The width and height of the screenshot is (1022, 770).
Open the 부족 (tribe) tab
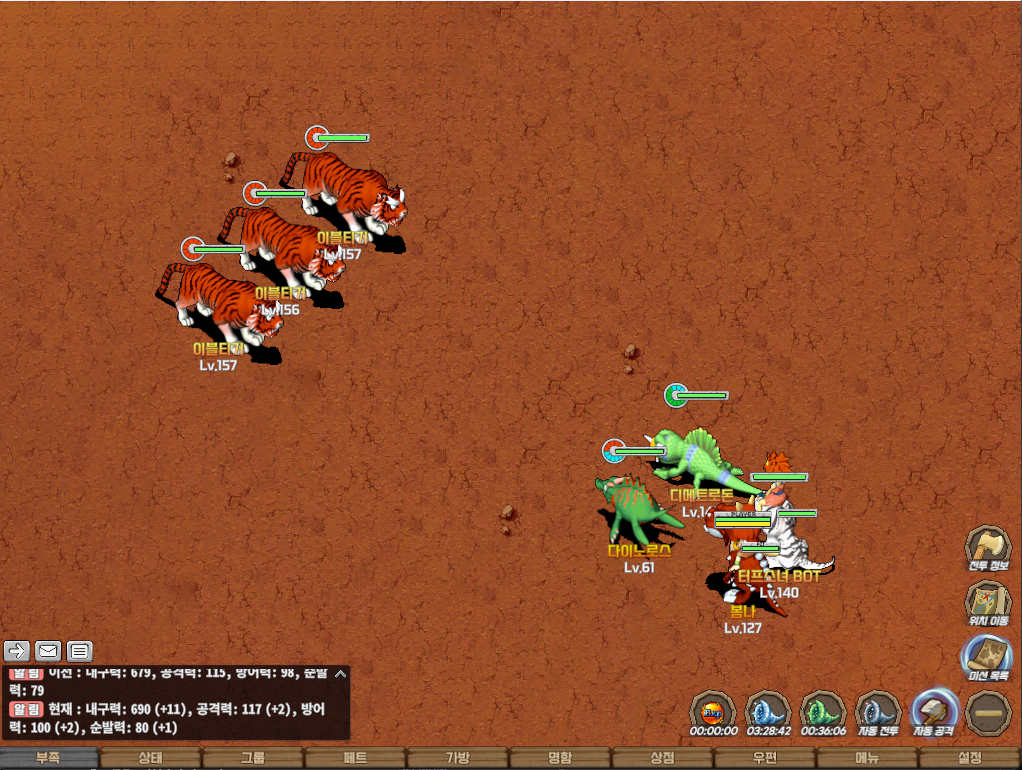tap(49, 758)
